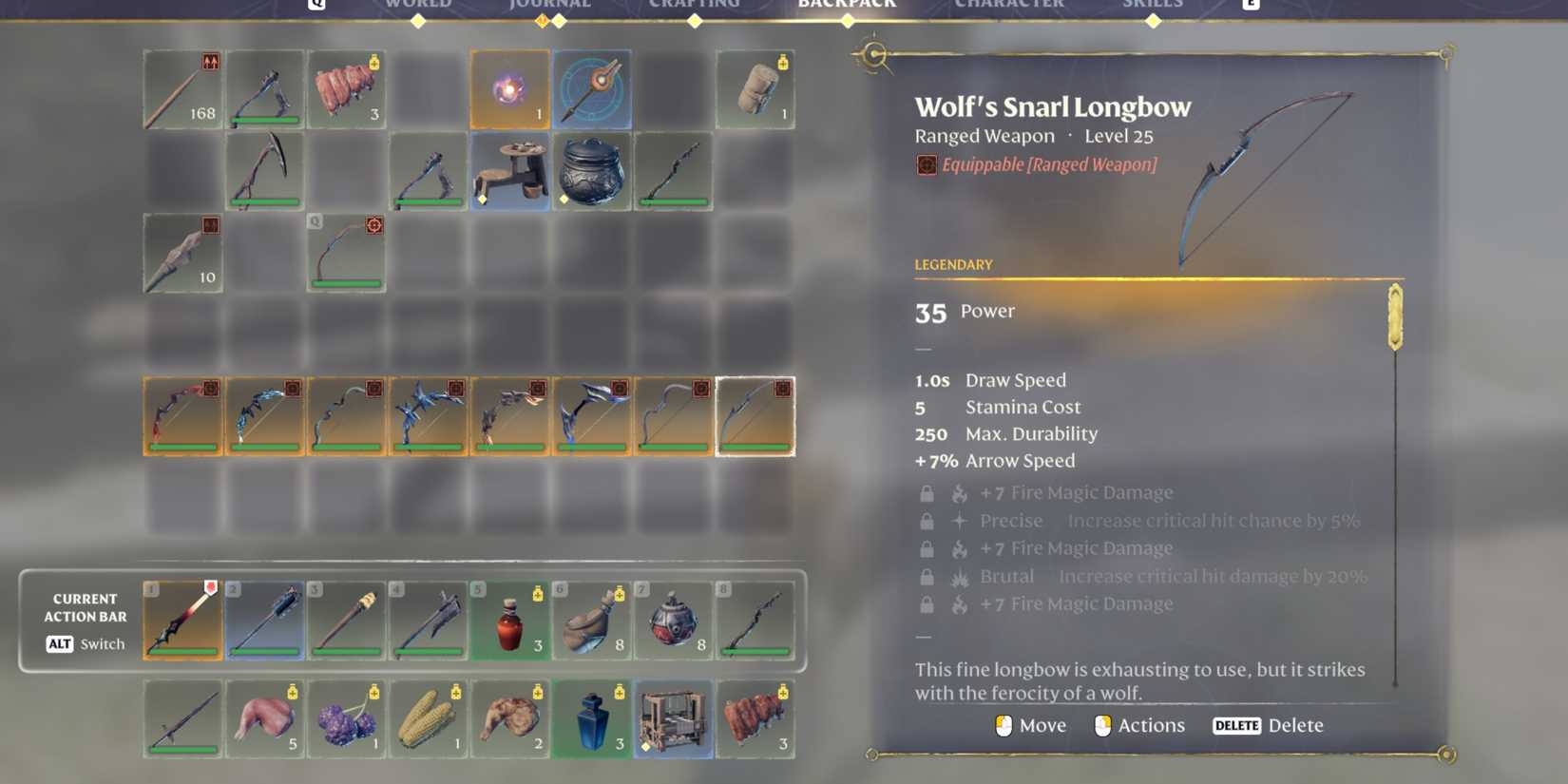This screenshot has height=784, width=1568.
Task: Select the stack of 168 arrows
Action: coord(182,90)
